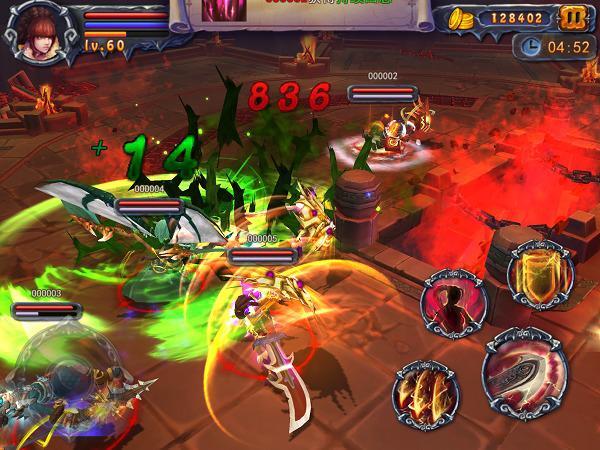Trigger the fiery triple claw slash skill
The image size is (600, 450).
[425, 391]
